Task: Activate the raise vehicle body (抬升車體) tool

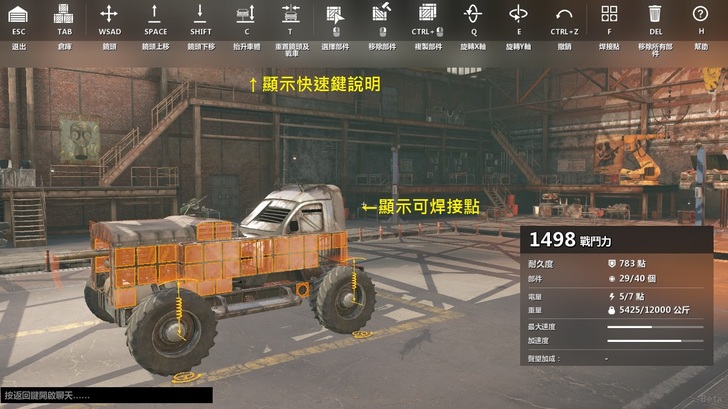Action: click(246, 14)
